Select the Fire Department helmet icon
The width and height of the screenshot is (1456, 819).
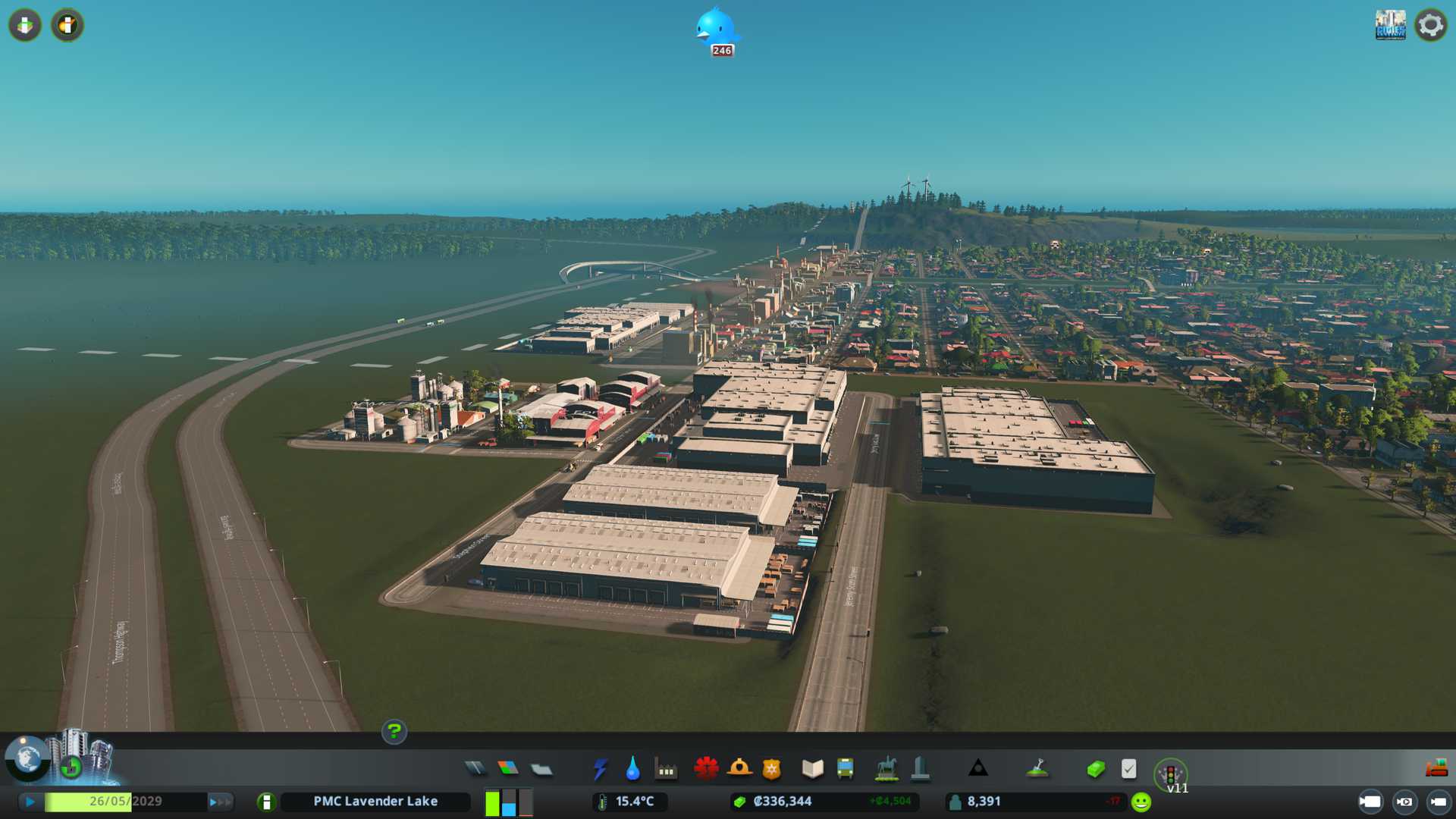pyautogui.click(x=739, y=769)
